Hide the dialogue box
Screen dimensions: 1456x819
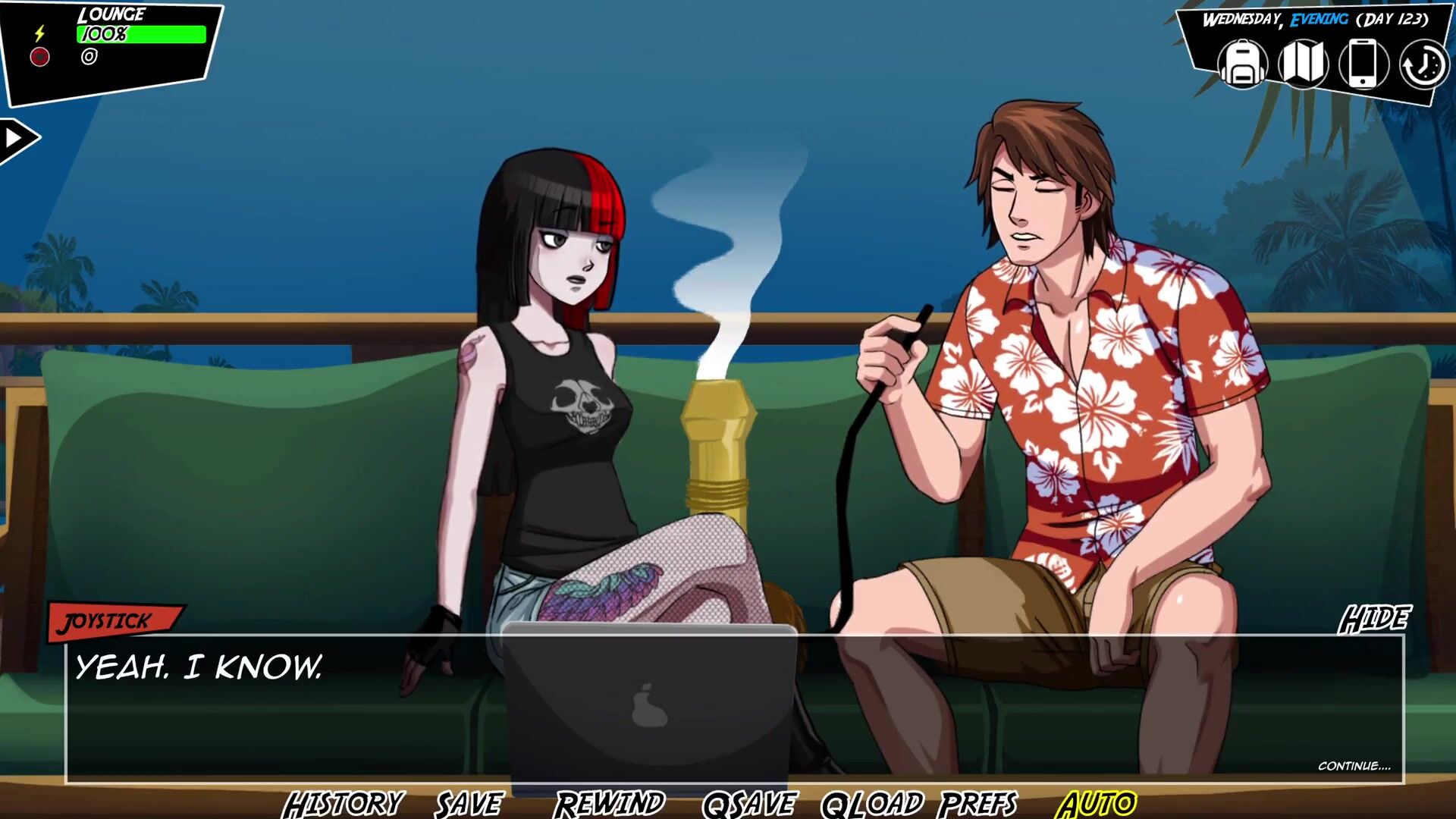(1374, 619)
